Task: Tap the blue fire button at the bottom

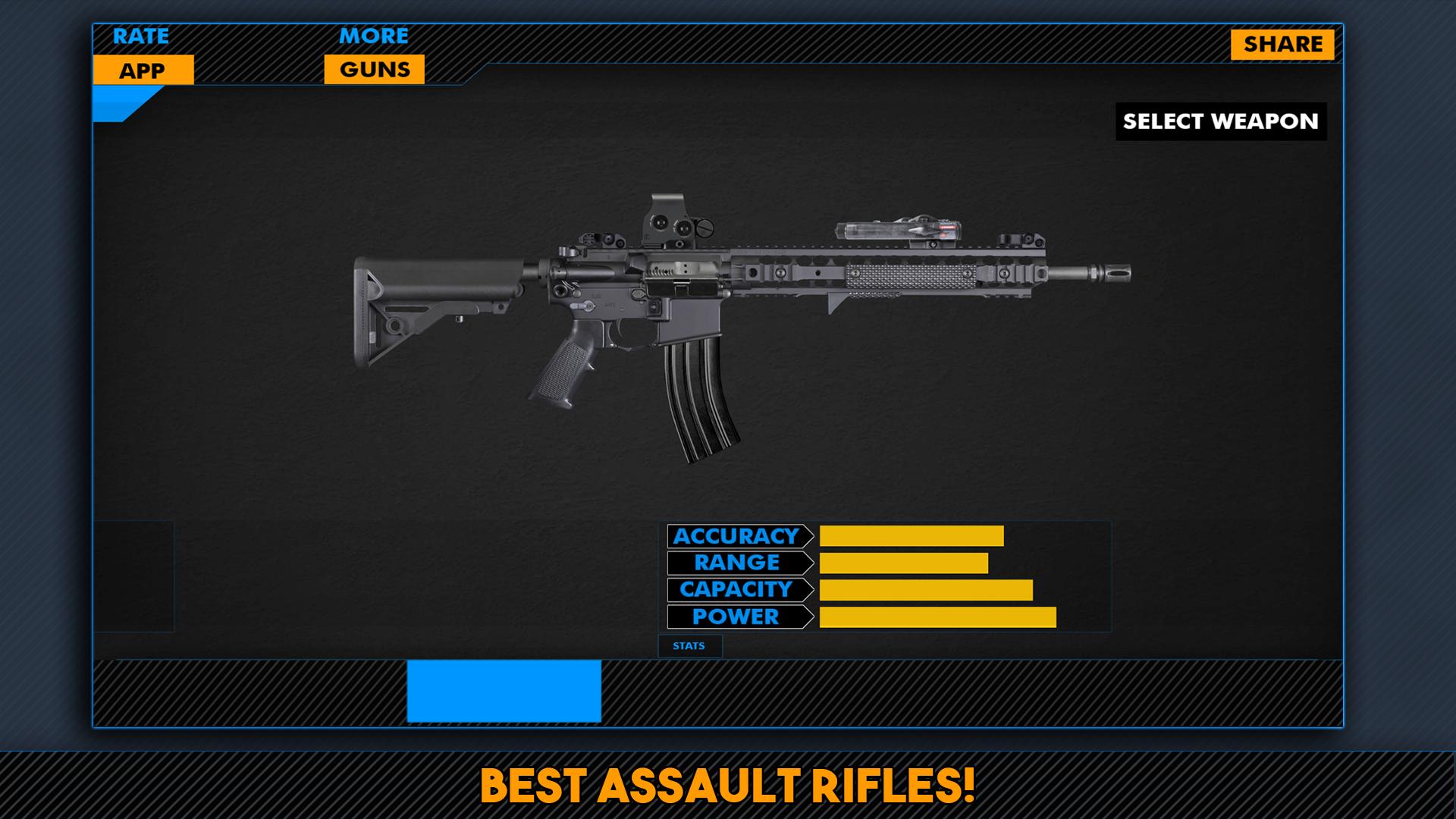Action: (x=504, y=690)
